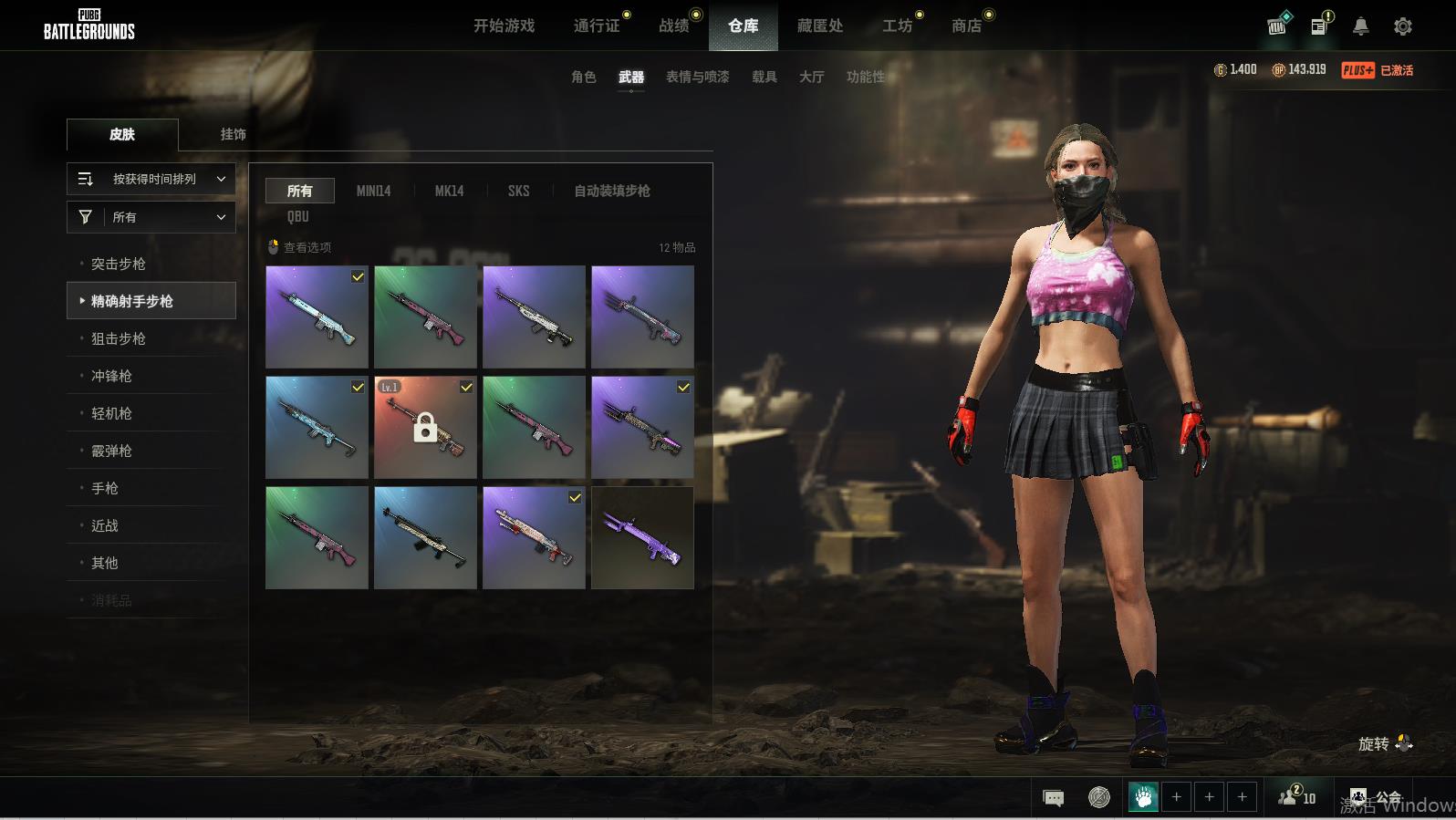Open the settings gear icon
Image resolution: width=1456 pixels, height=820 pixels.
[x=1403, y=26]
